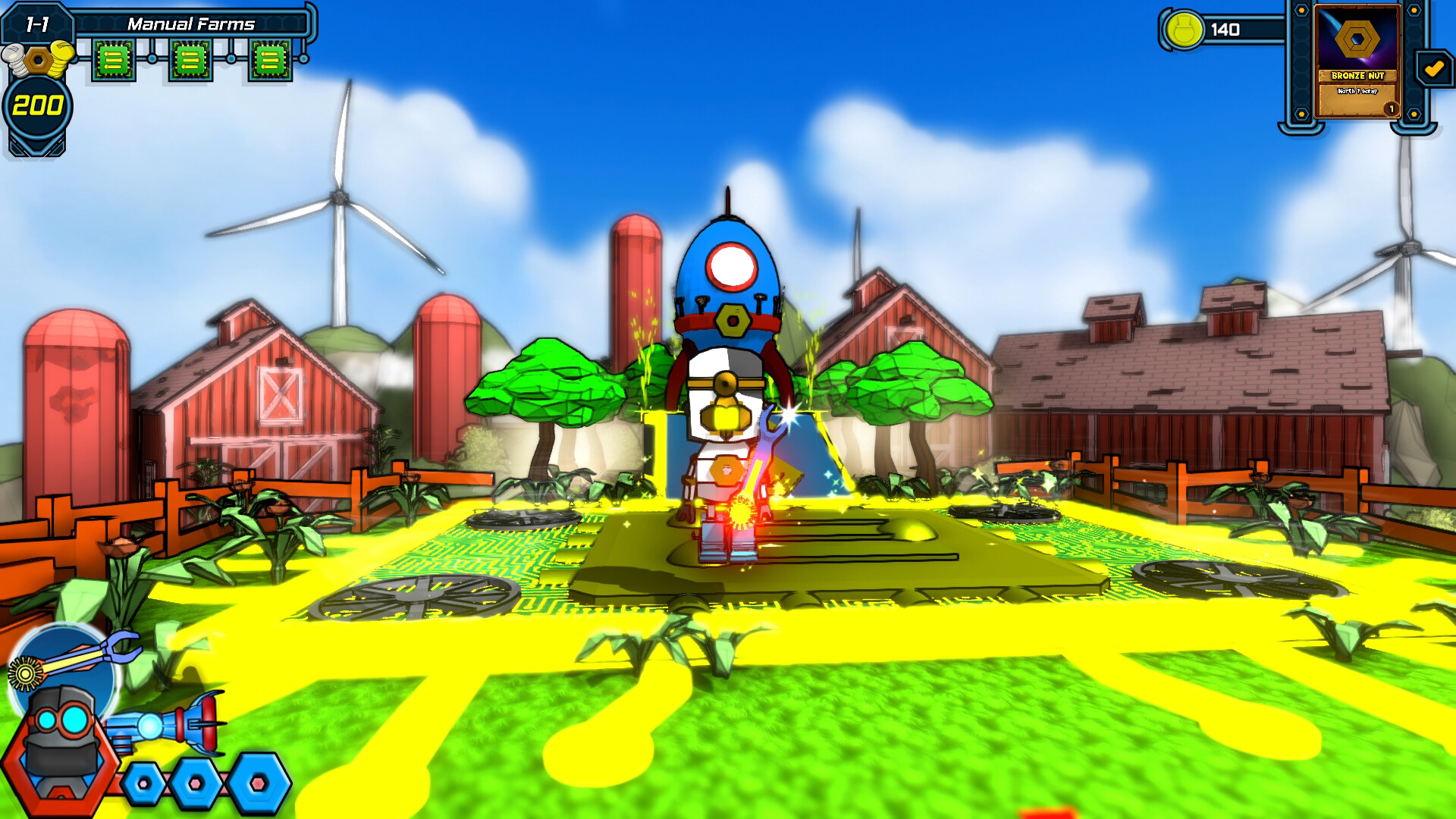Click the Worth 1 scrap value badge
The image size is (1456, 819).
tap(1358, 92)
